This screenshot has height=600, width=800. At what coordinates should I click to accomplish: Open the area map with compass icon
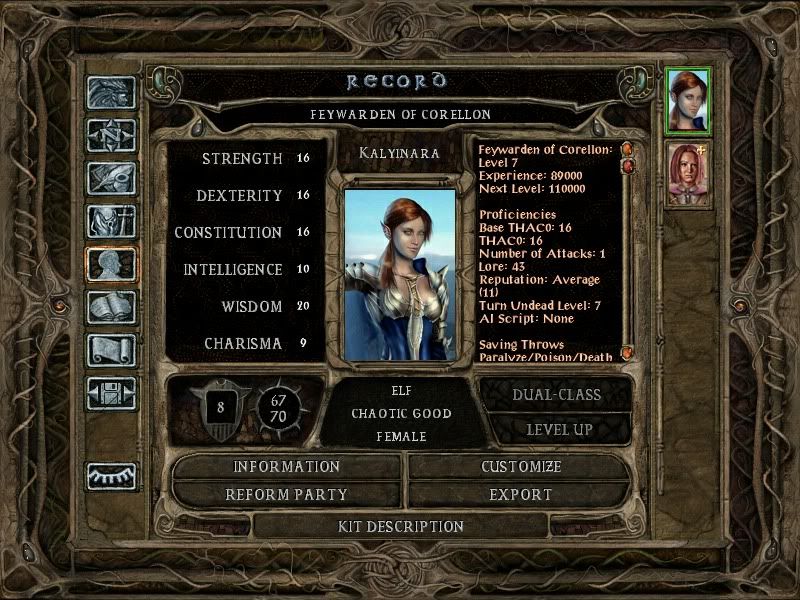point(111,135)
